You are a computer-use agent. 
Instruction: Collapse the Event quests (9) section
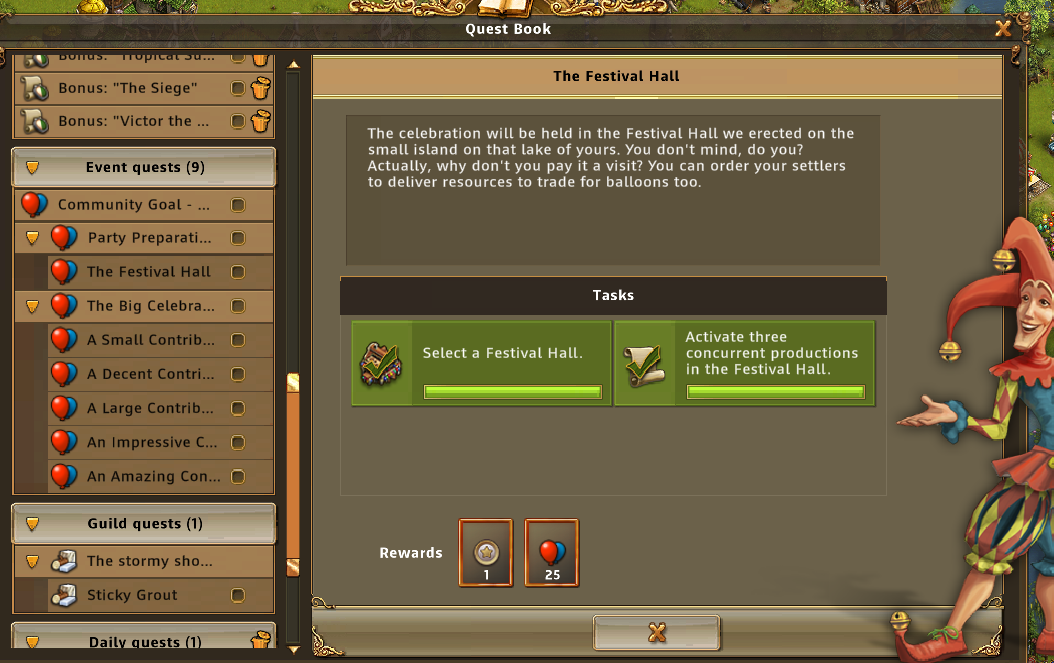[x=144, y=167]
